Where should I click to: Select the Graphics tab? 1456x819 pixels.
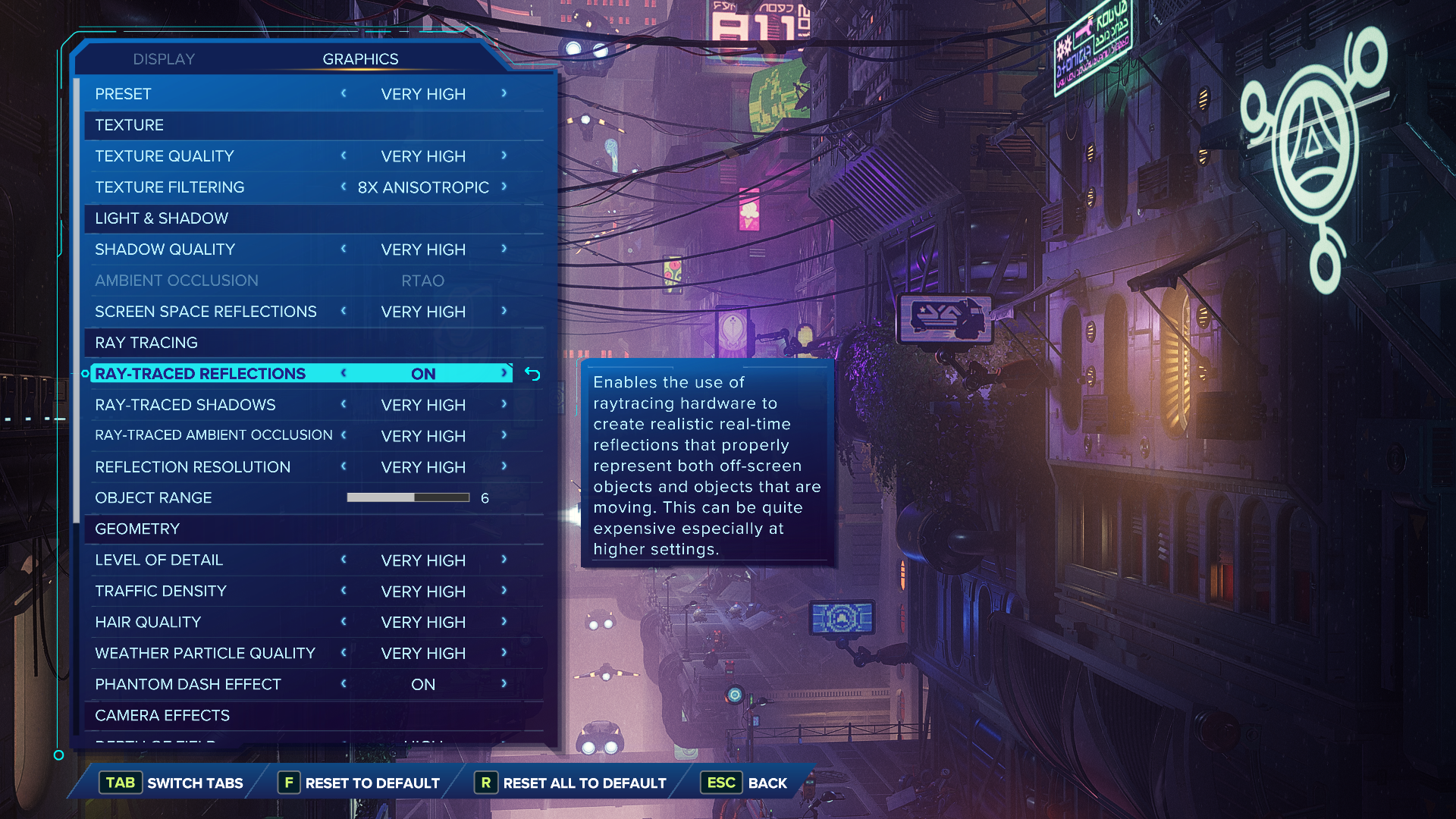[x=360, y=59]
